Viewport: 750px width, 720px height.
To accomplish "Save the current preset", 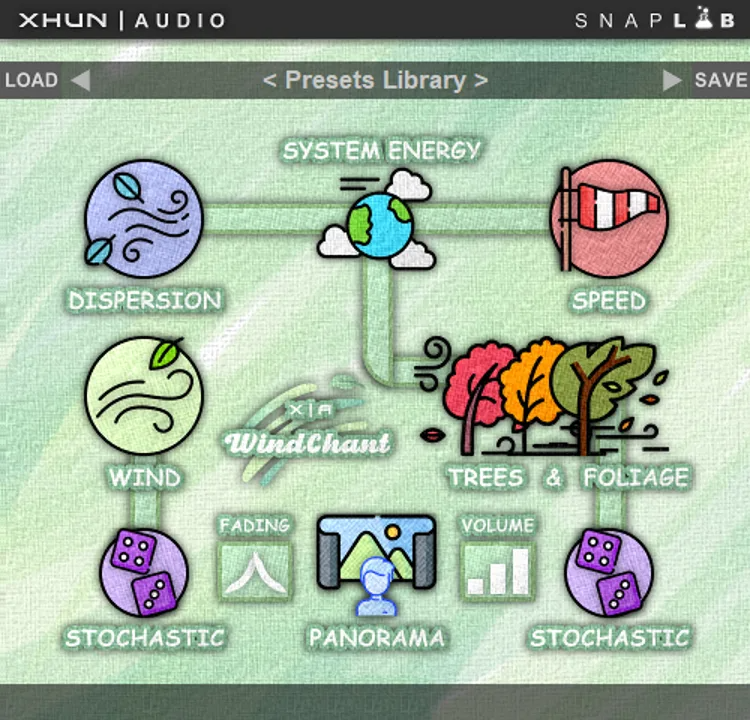I will [x=720, y=80].
